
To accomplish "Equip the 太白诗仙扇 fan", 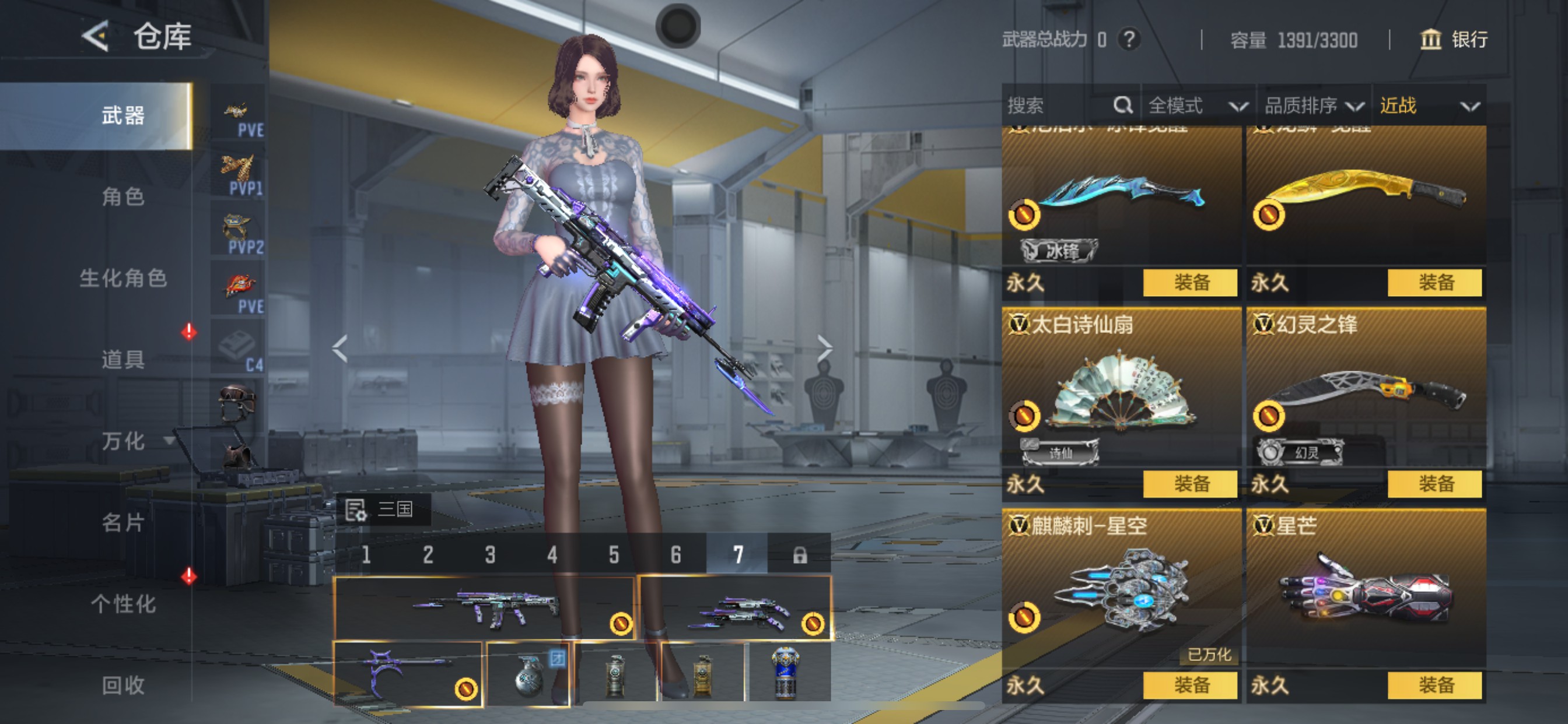I will point(1190,484).
